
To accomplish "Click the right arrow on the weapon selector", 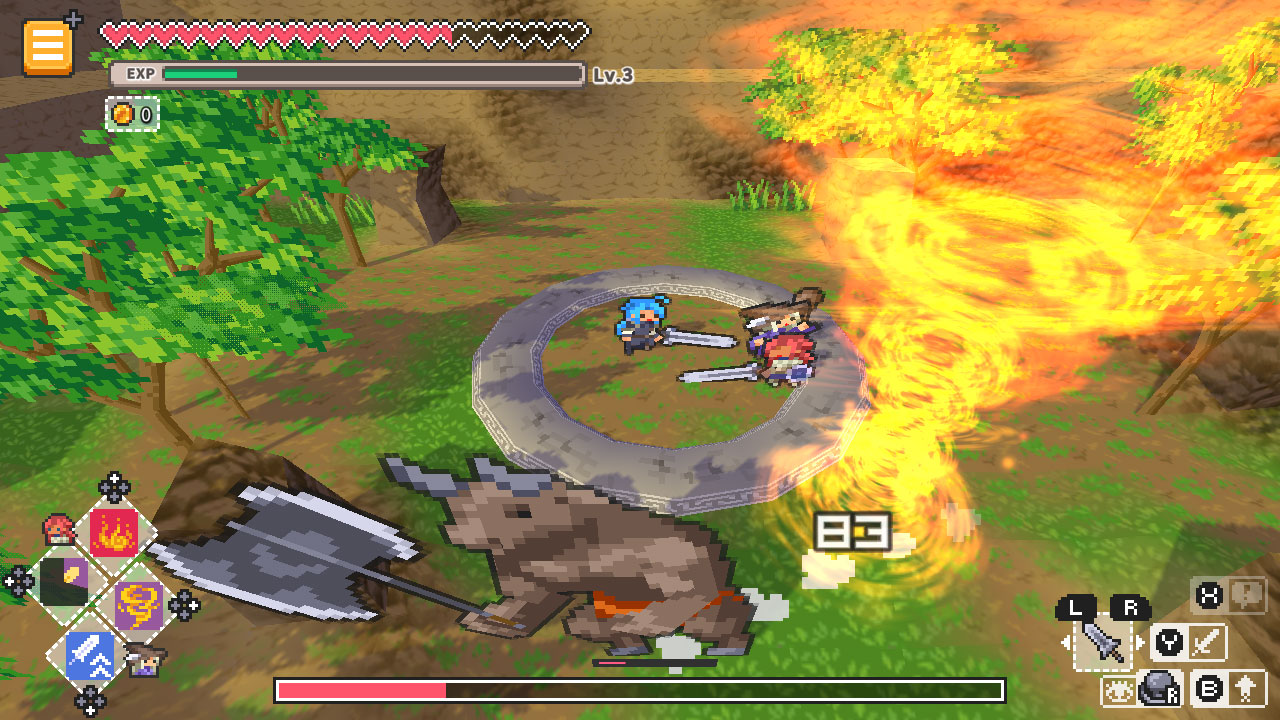I will click(x=1140, y=642).
